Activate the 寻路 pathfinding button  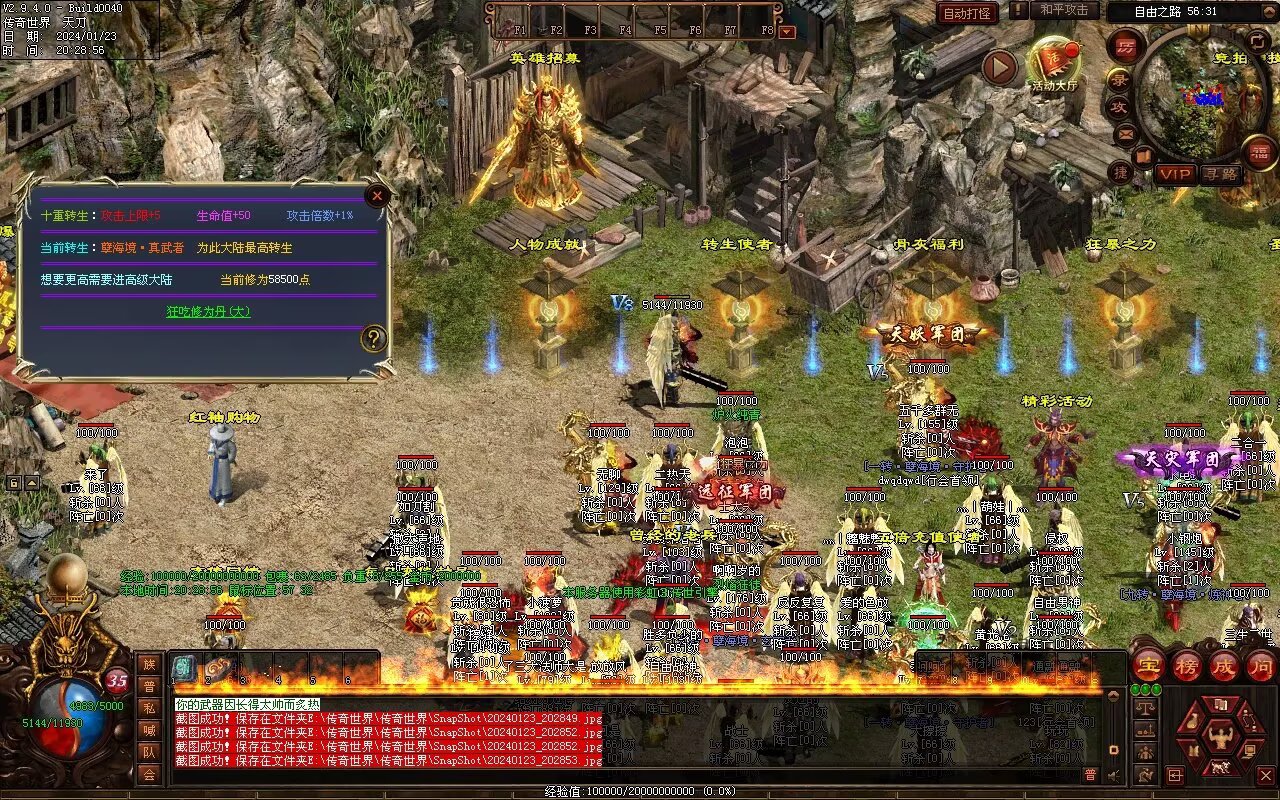1220,174
